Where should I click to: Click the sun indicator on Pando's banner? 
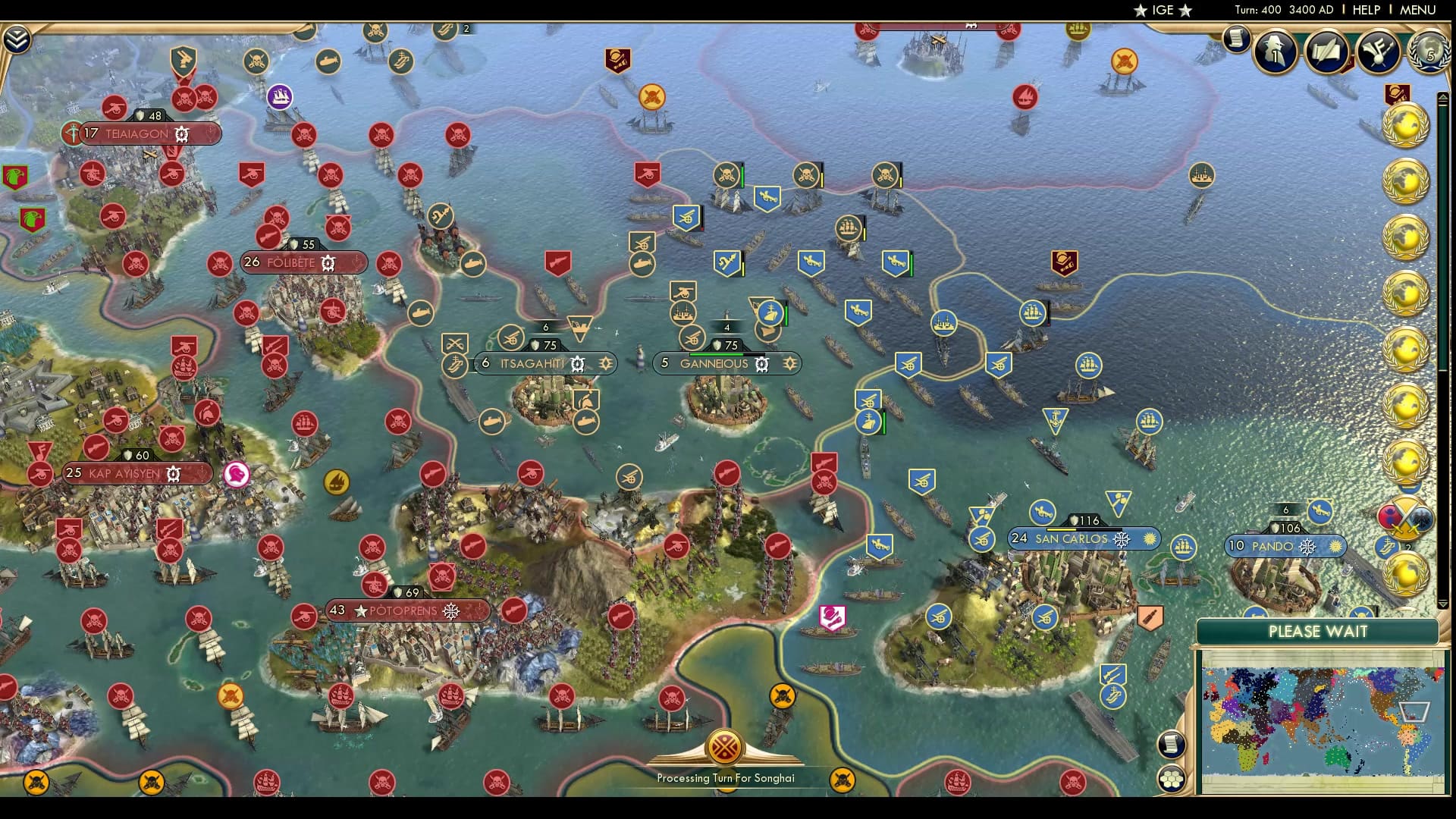pos(1335,547)
